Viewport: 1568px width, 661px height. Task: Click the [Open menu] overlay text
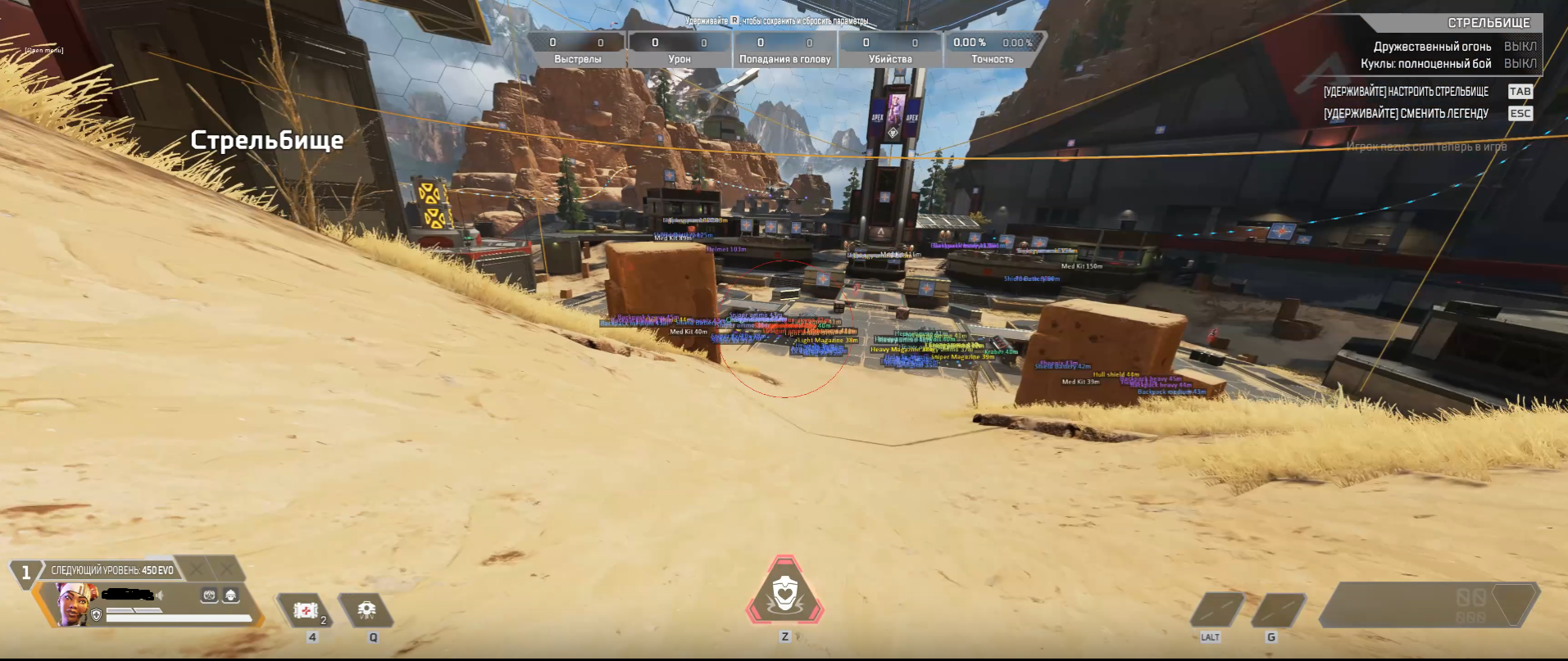coord(44,51)
